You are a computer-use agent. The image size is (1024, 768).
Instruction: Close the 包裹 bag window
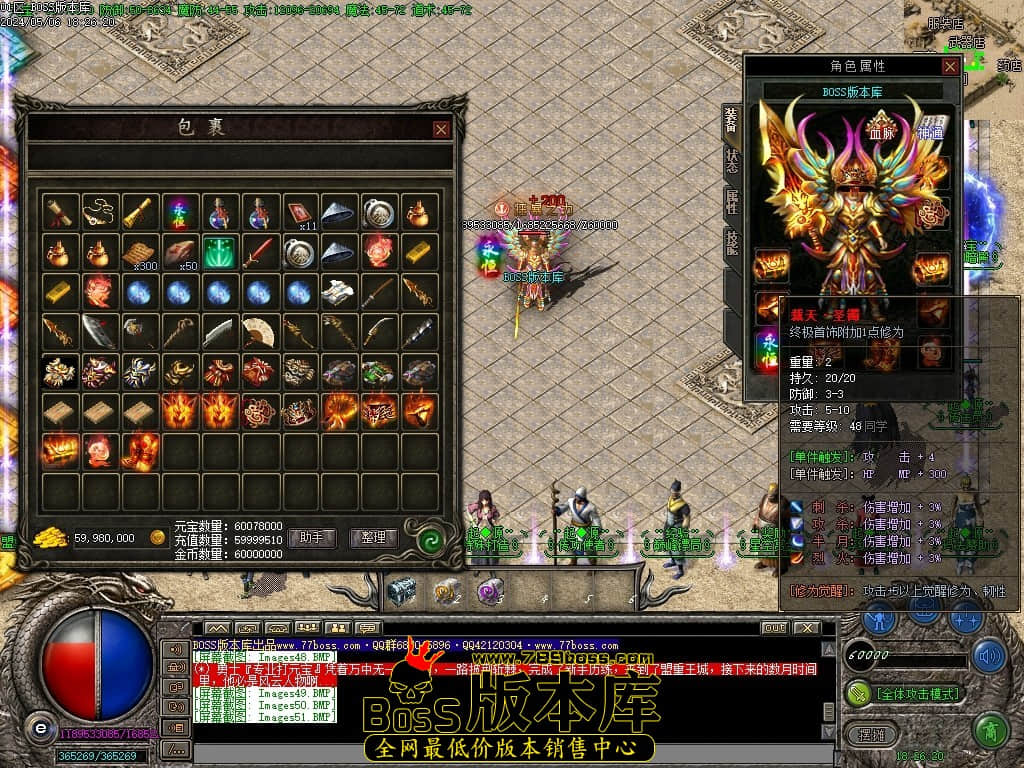(x=441, y=129)
